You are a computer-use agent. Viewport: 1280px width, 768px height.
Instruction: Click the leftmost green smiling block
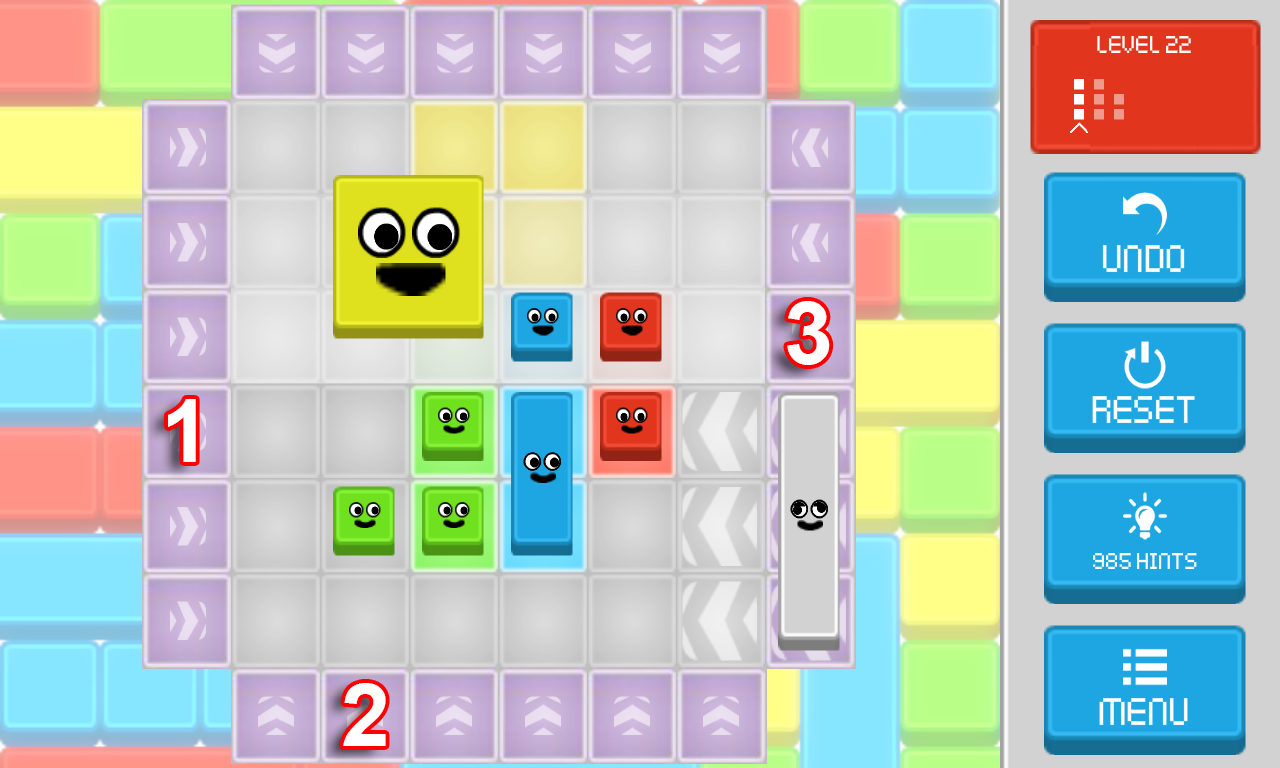click(x=364, y=521)
